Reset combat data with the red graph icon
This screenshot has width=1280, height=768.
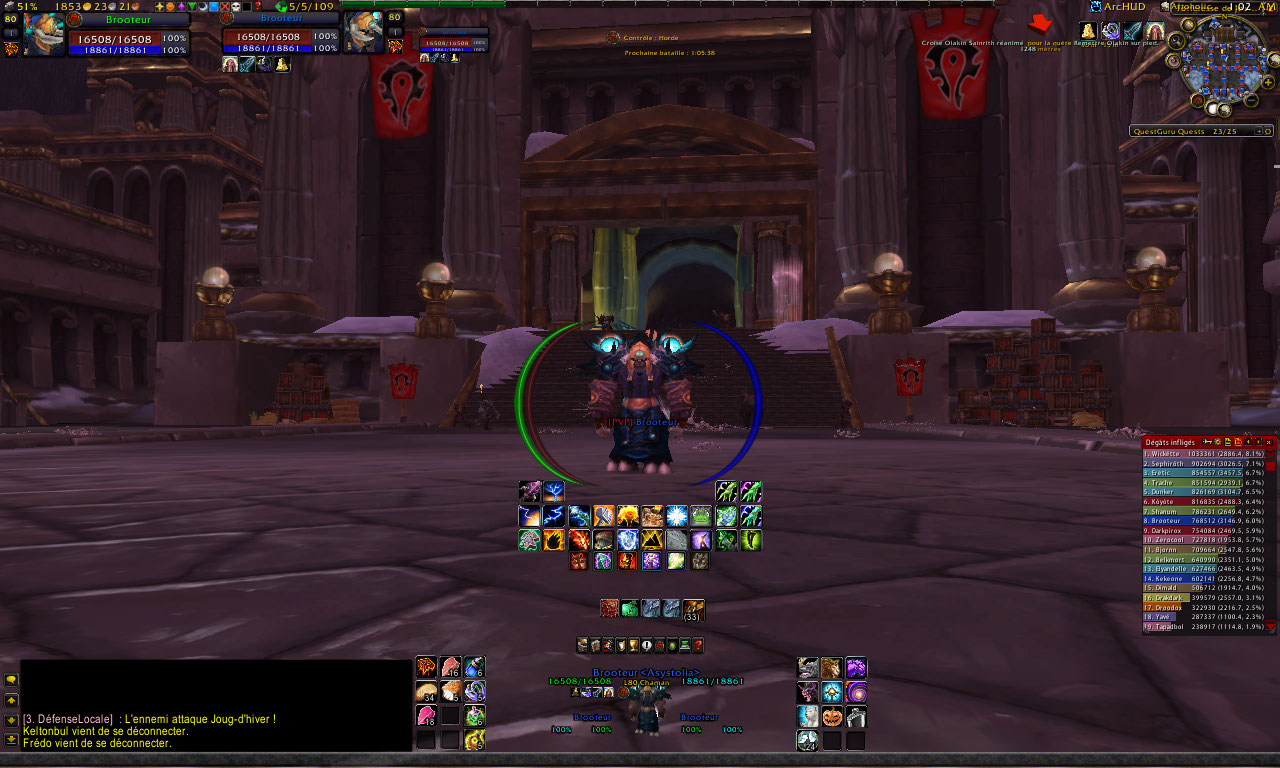click(x=1238, y=442)
